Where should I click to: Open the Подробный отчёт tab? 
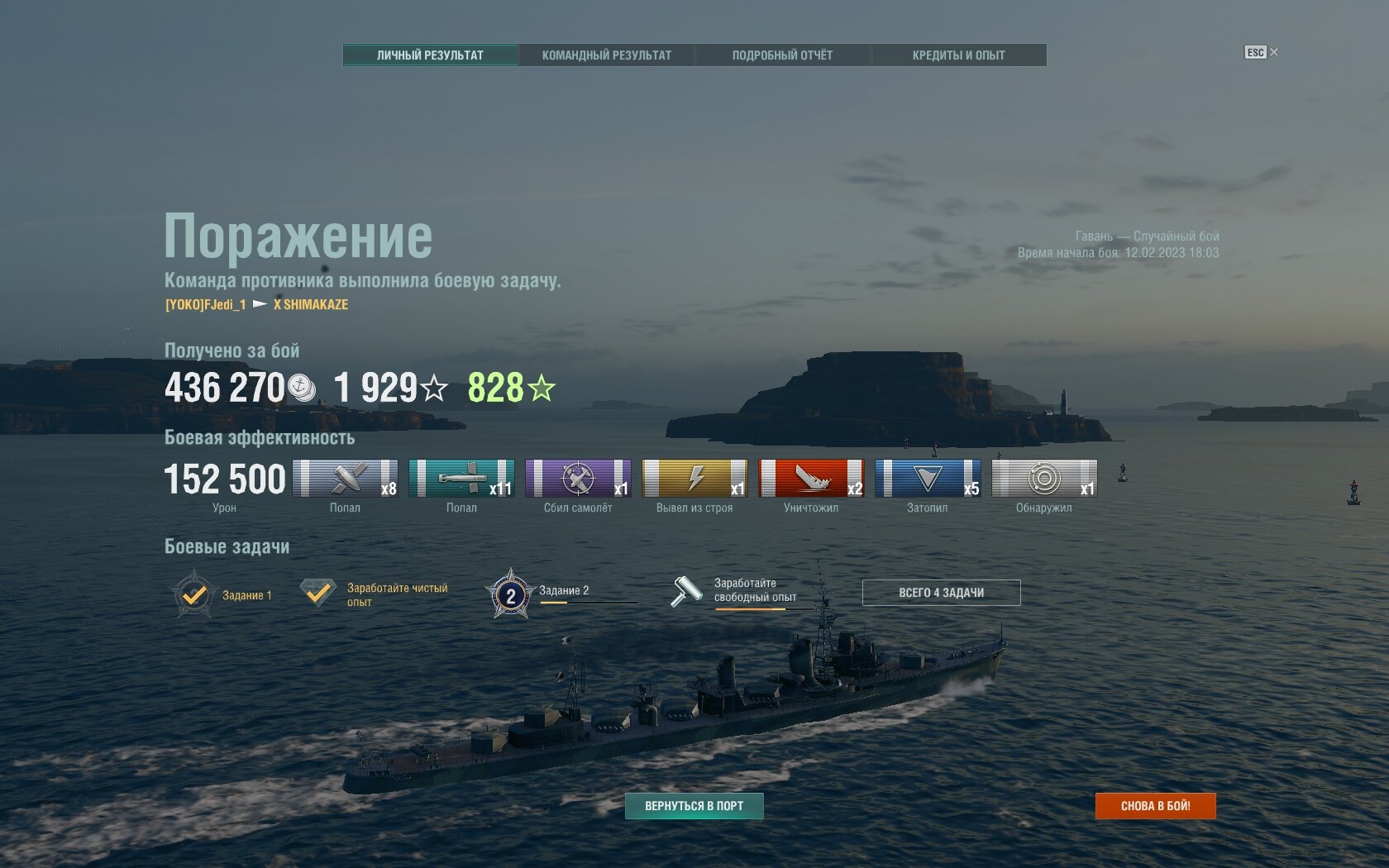tap(782, 55)
